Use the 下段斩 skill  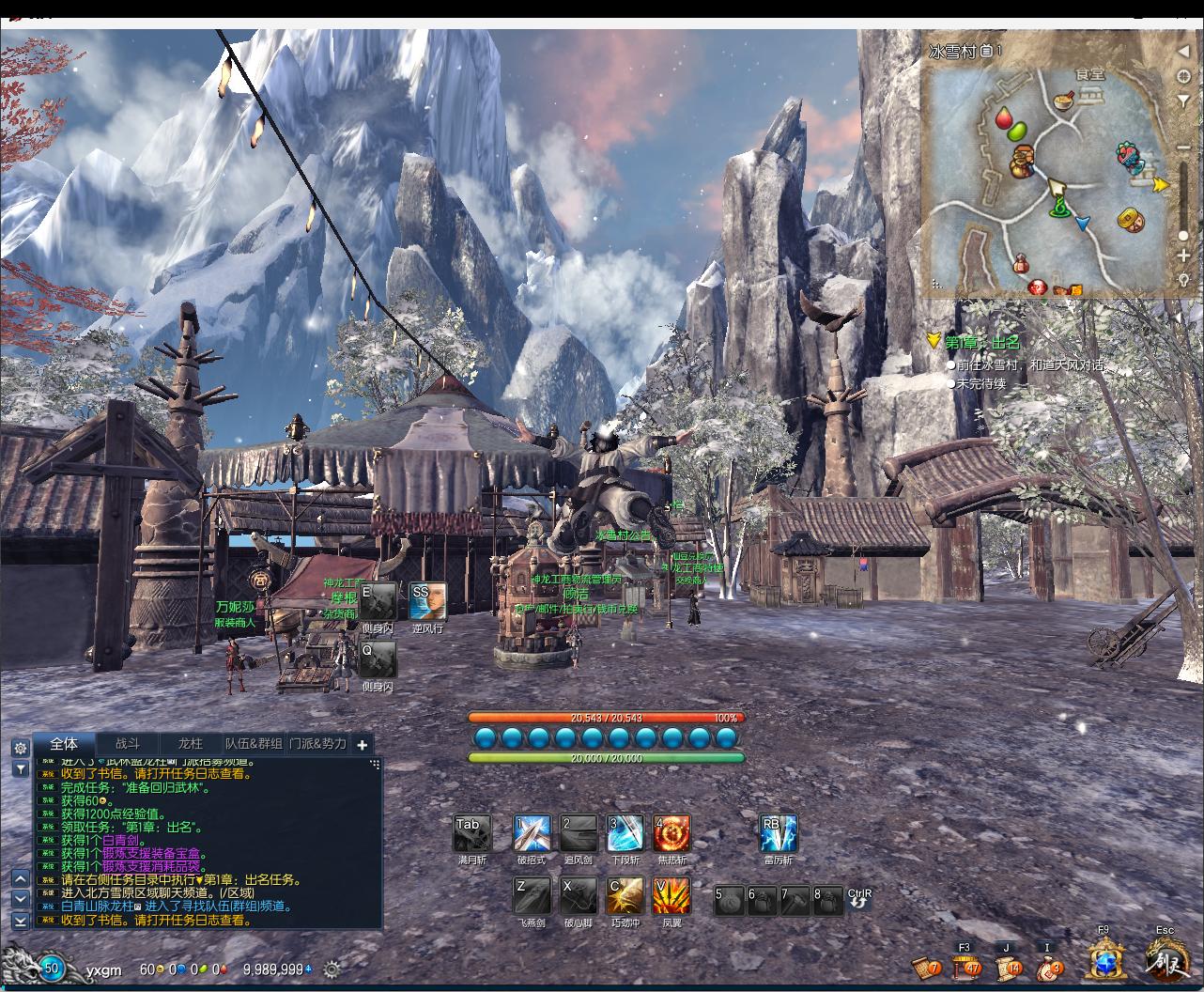(625, 833)
